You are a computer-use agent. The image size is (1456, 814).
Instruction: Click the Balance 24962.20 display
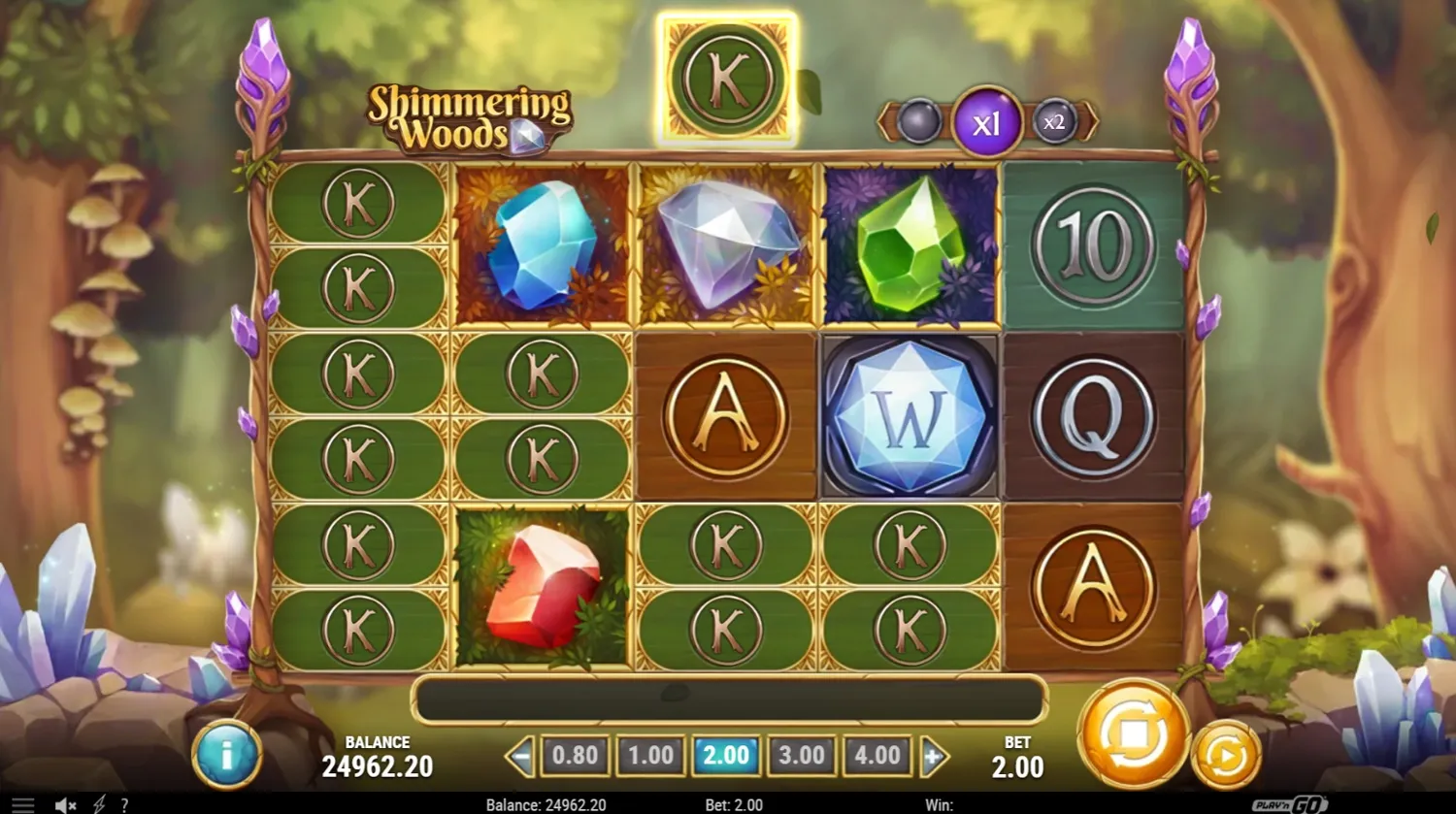point(380,757)
